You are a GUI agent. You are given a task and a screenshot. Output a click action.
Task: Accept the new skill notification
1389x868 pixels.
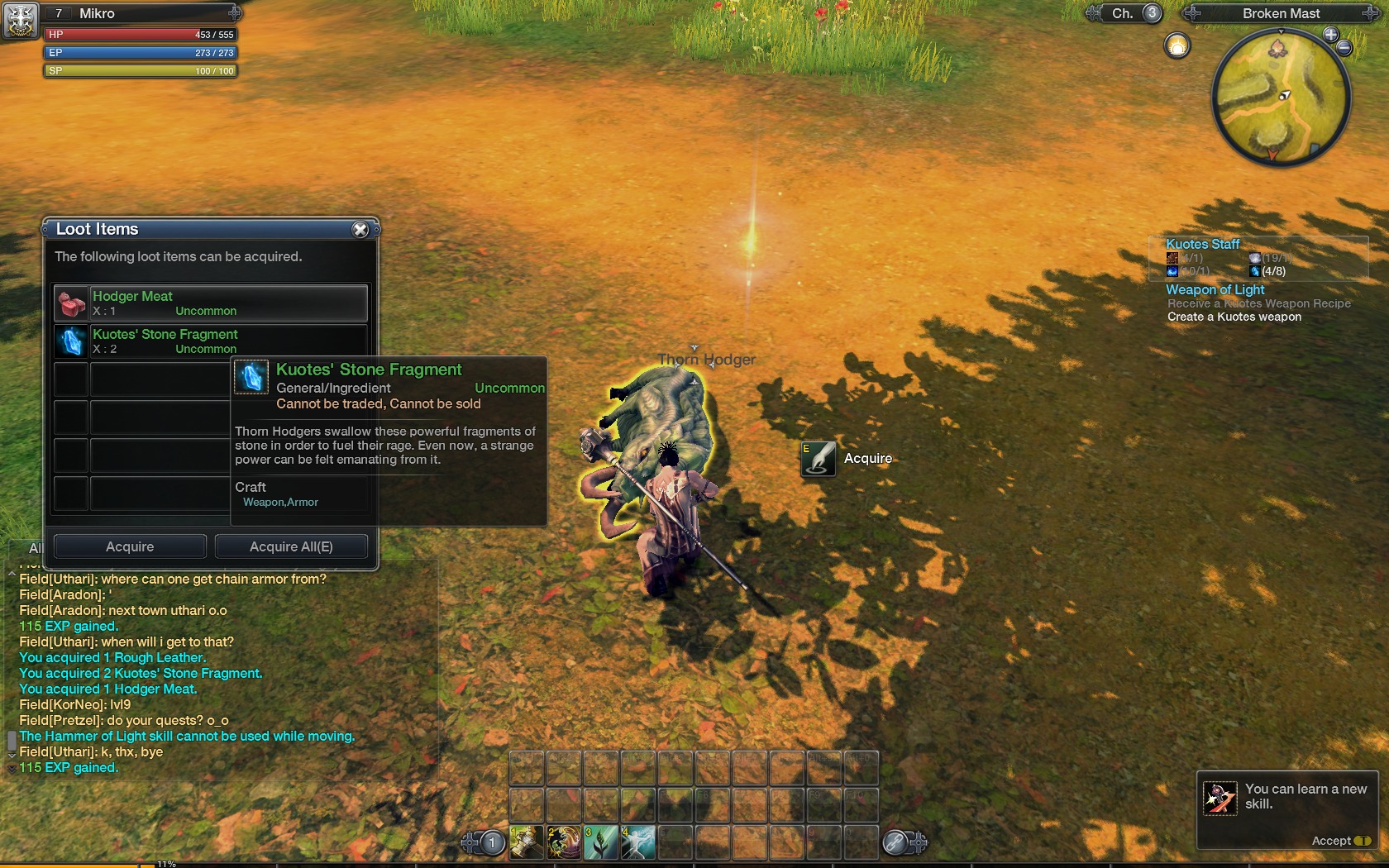coord(1340,841)
